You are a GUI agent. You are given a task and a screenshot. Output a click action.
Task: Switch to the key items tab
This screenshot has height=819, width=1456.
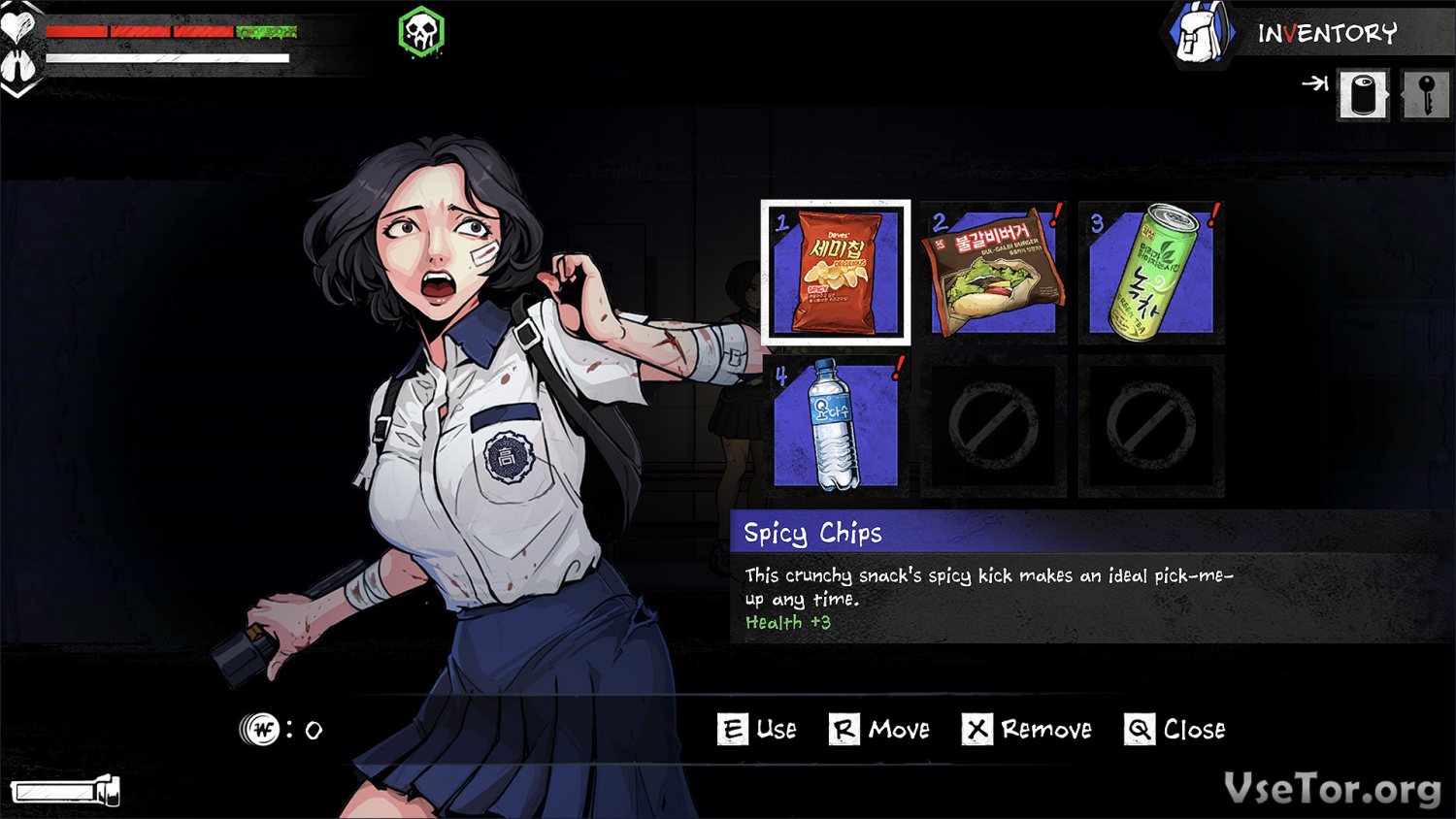coord(1425,95)
